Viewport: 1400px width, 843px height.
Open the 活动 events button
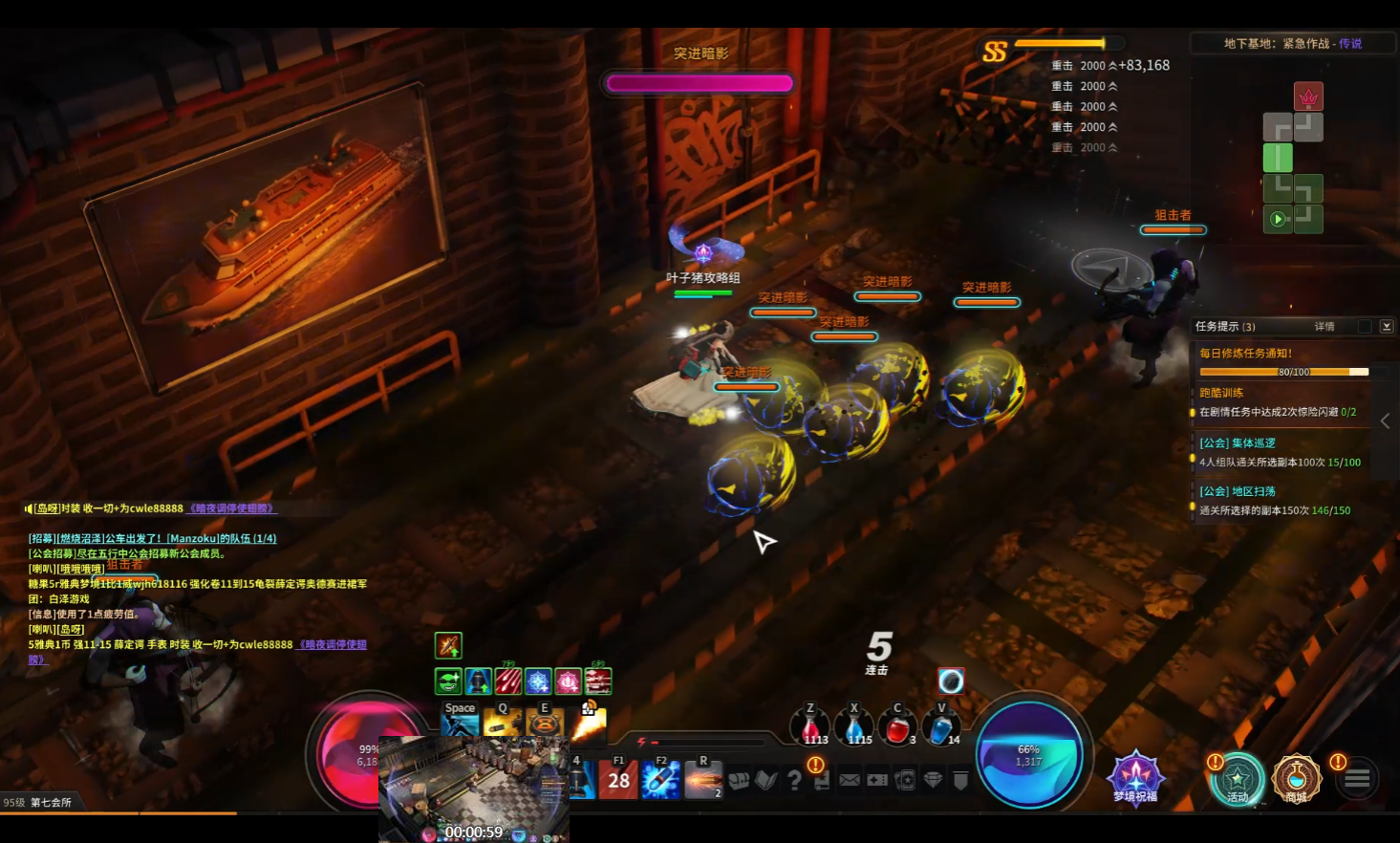[1238, 778]
